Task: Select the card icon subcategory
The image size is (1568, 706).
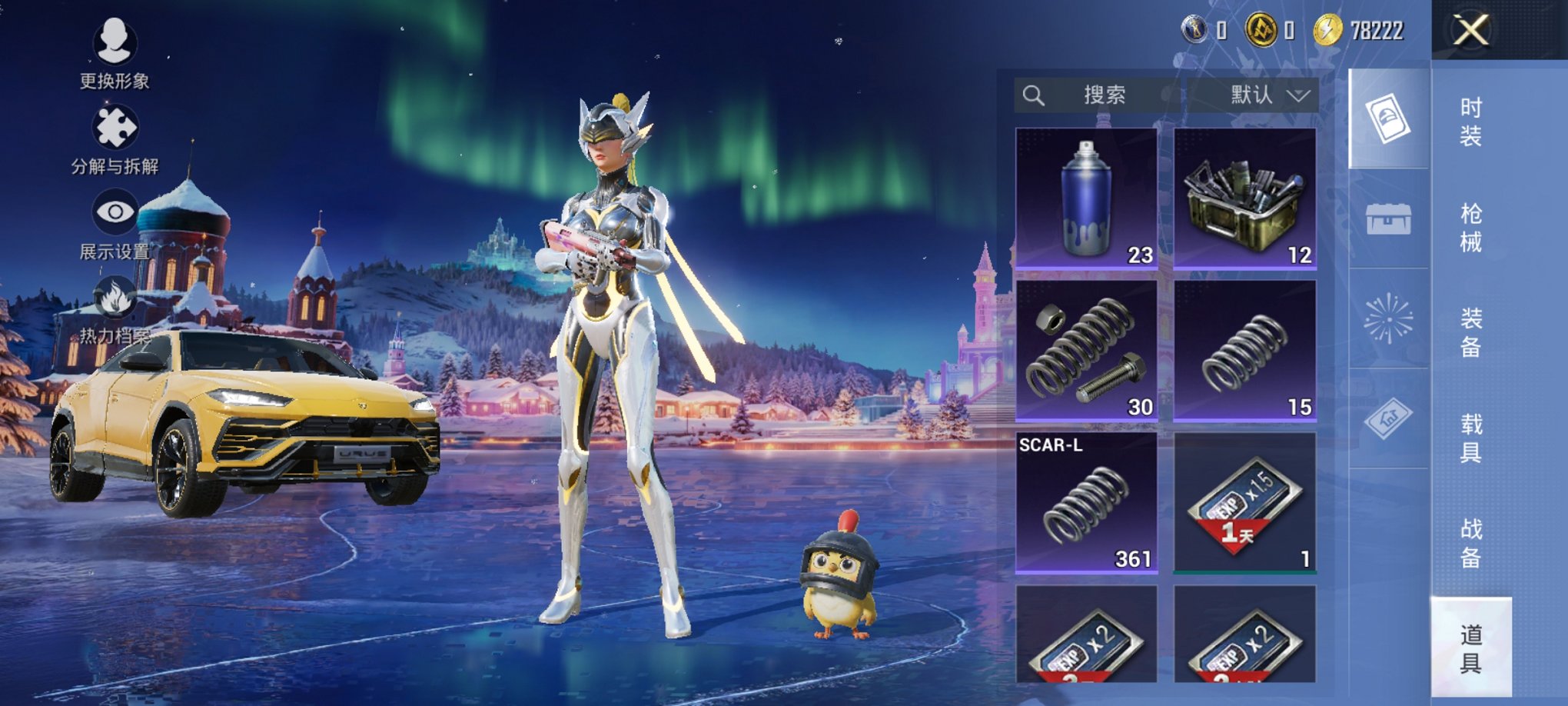Action: [x=1388, y=118]
